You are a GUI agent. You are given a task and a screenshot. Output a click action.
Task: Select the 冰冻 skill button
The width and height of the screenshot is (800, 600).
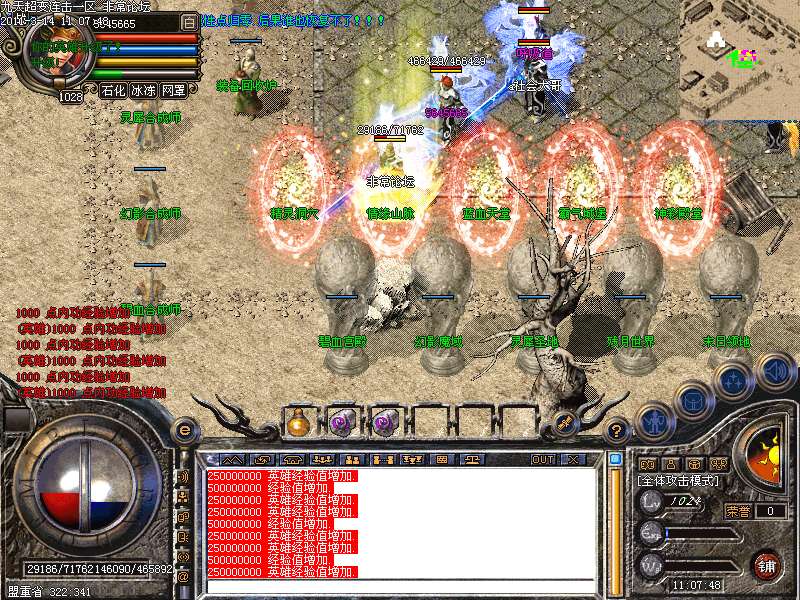click(143, 90)
